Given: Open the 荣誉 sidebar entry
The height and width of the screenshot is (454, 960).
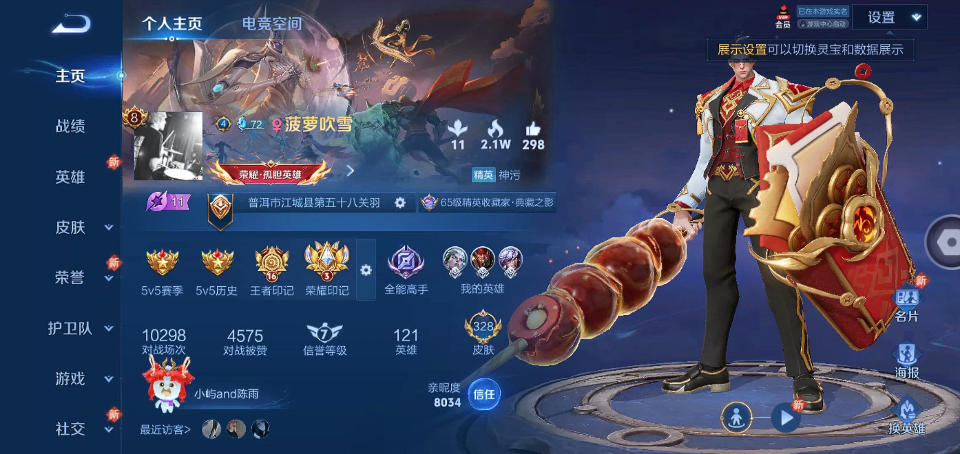Looking at the screenshot, I should point(70,277).
